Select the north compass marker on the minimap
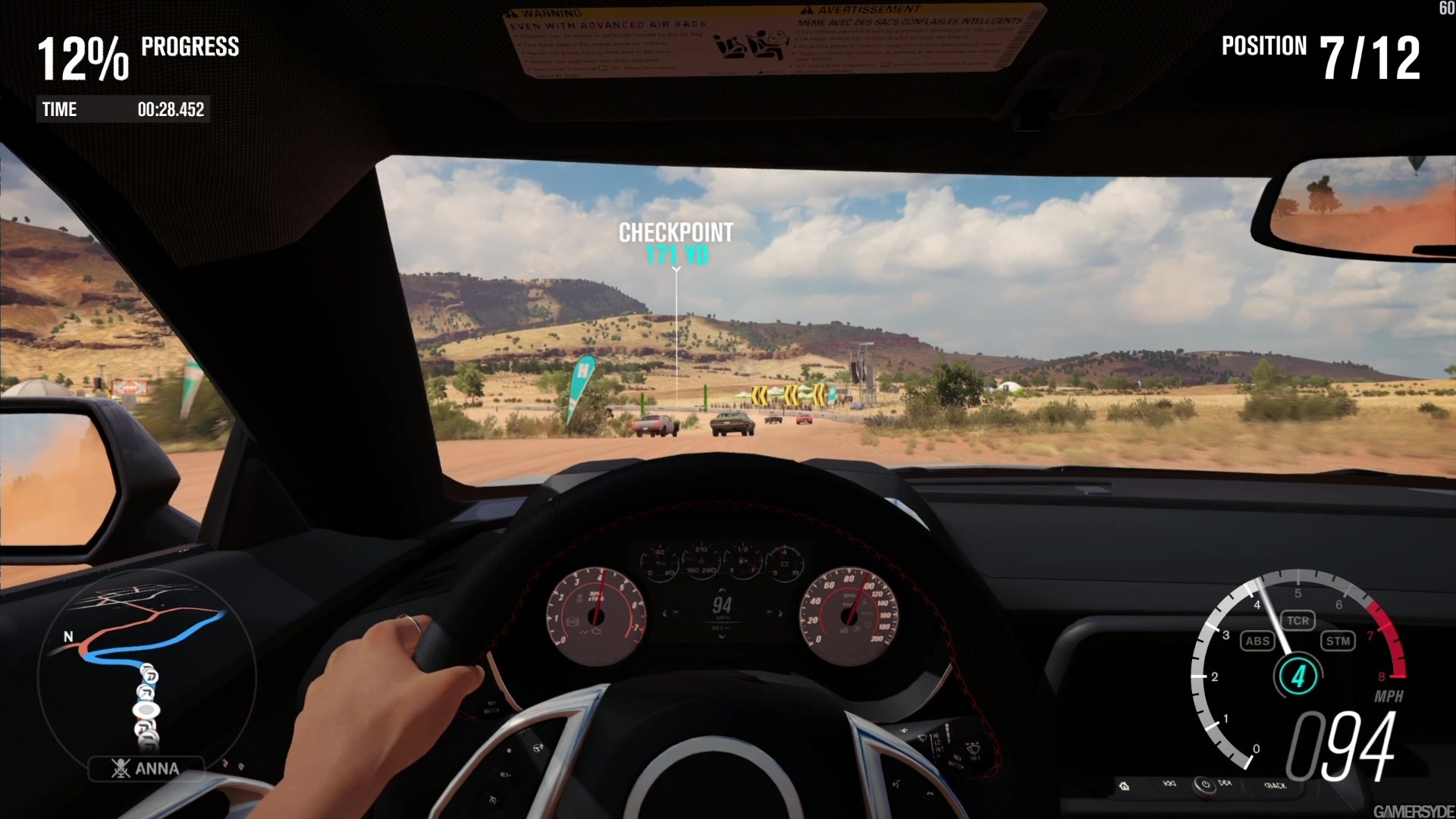This screenshot has height=819, width=1456. coord(70,636)
